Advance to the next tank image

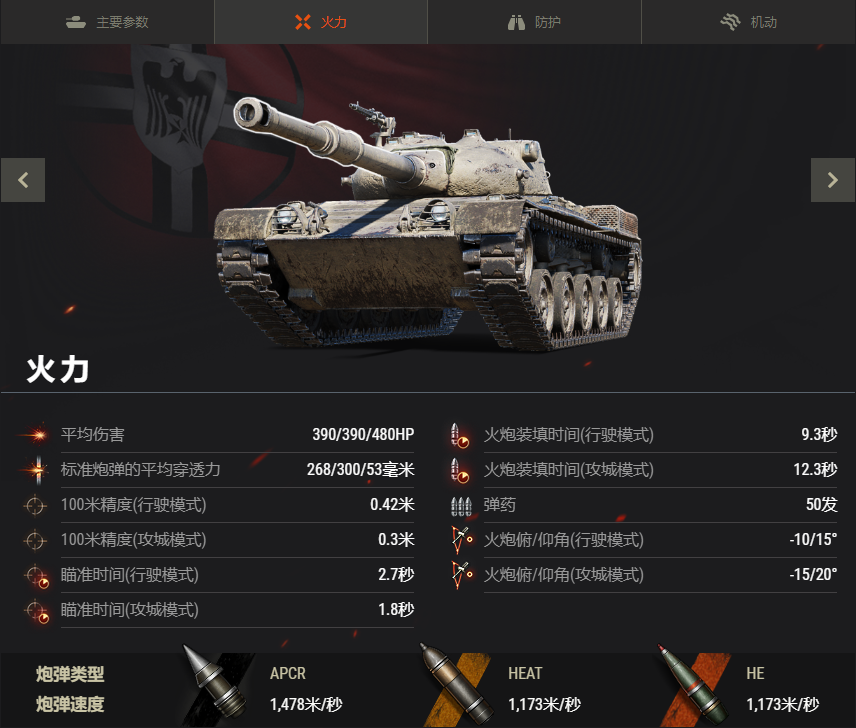tap(833, 180)
